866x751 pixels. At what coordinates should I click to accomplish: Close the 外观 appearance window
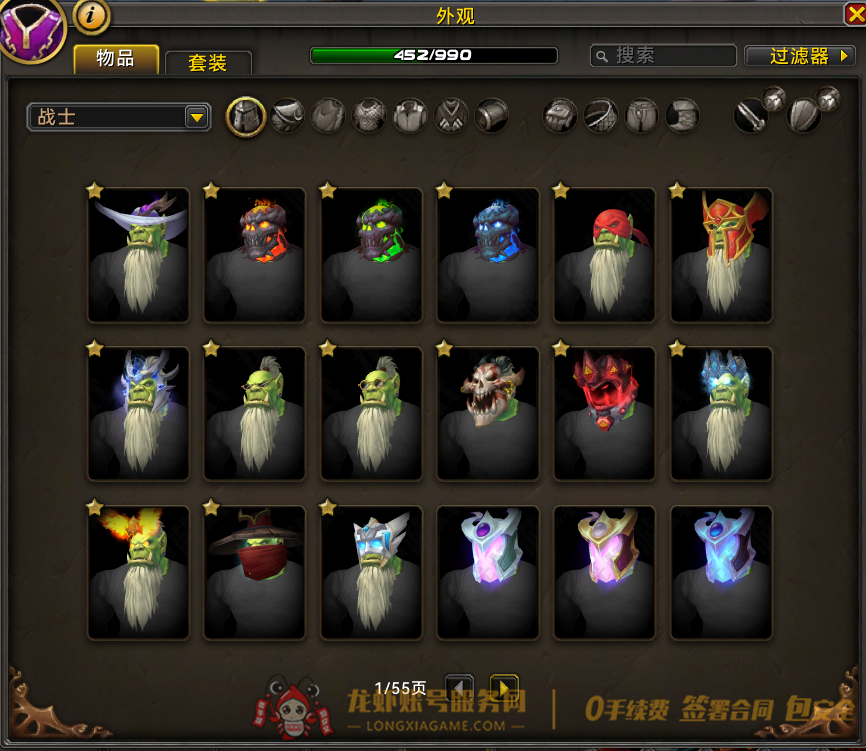pyautogui.click(x=855, y=13)
